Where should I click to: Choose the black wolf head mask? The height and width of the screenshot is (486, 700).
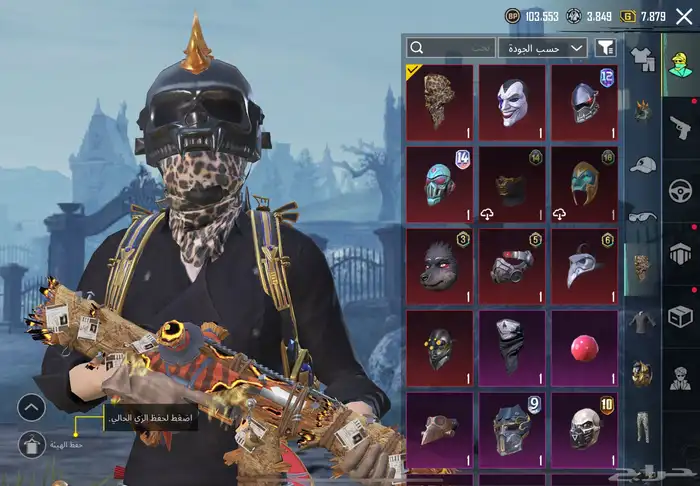tap(440, 266)
